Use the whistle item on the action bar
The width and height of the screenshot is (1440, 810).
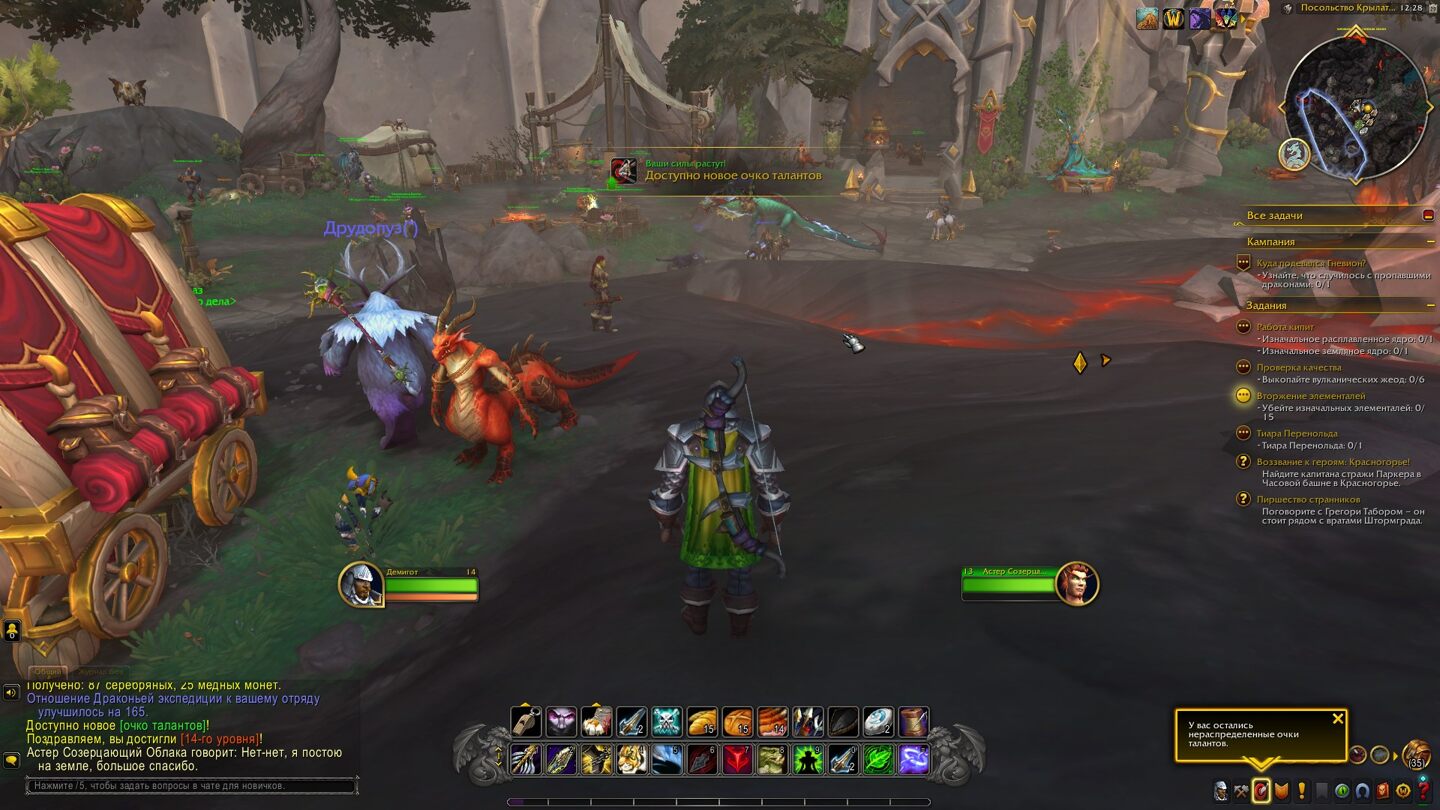(x=526, y=722)
